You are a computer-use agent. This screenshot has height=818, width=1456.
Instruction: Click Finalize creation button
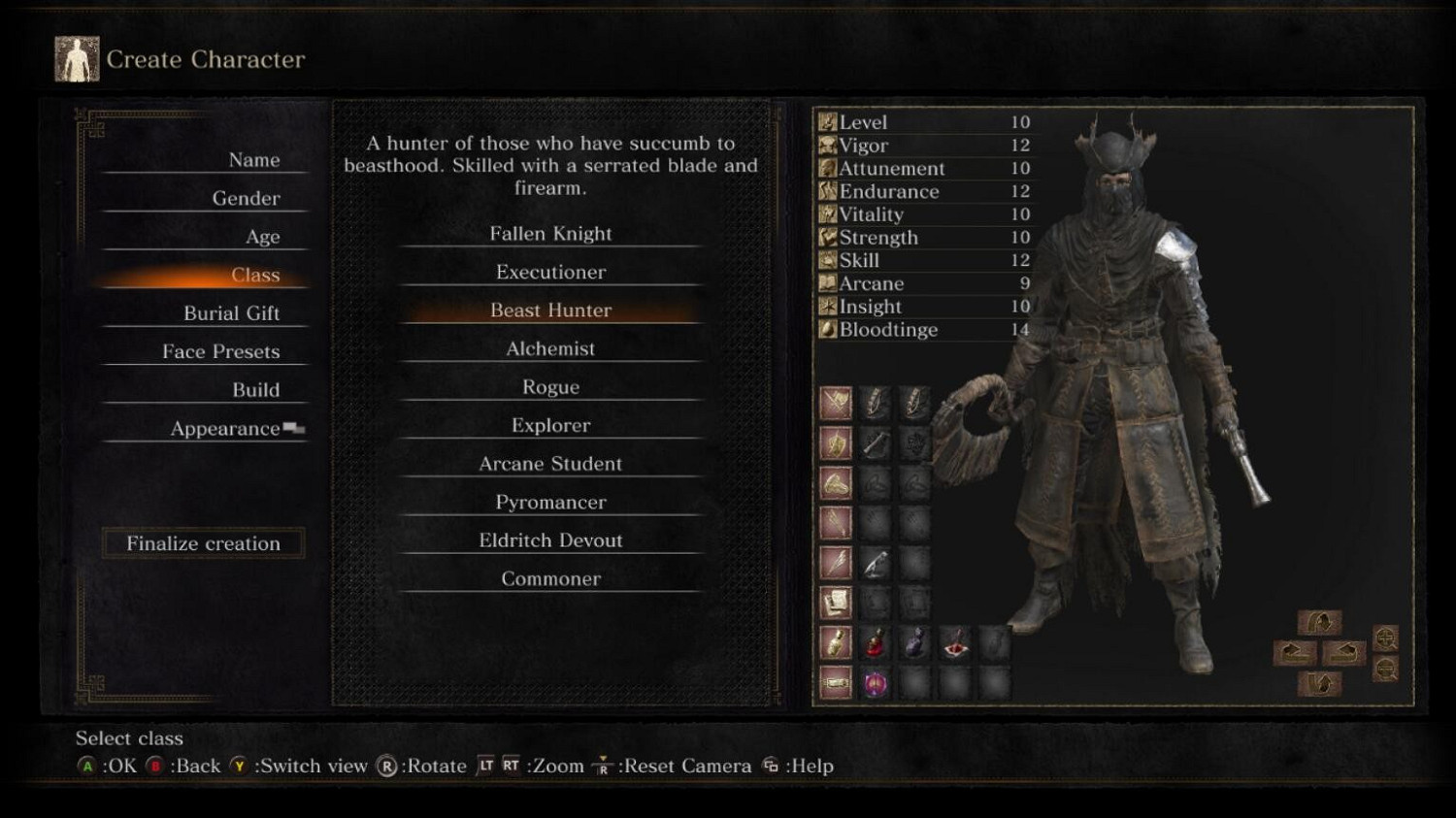[203, 543]
